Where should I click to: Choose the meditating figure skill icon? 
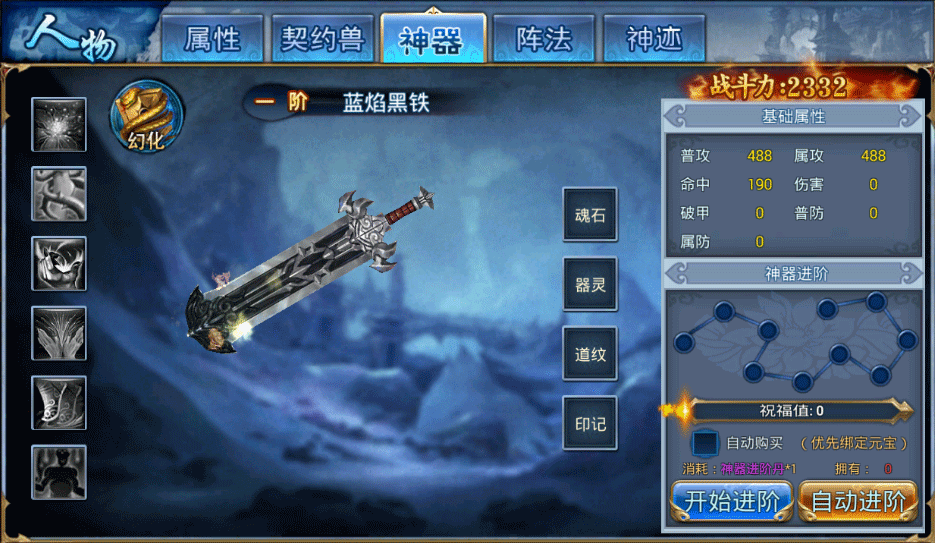59,472
